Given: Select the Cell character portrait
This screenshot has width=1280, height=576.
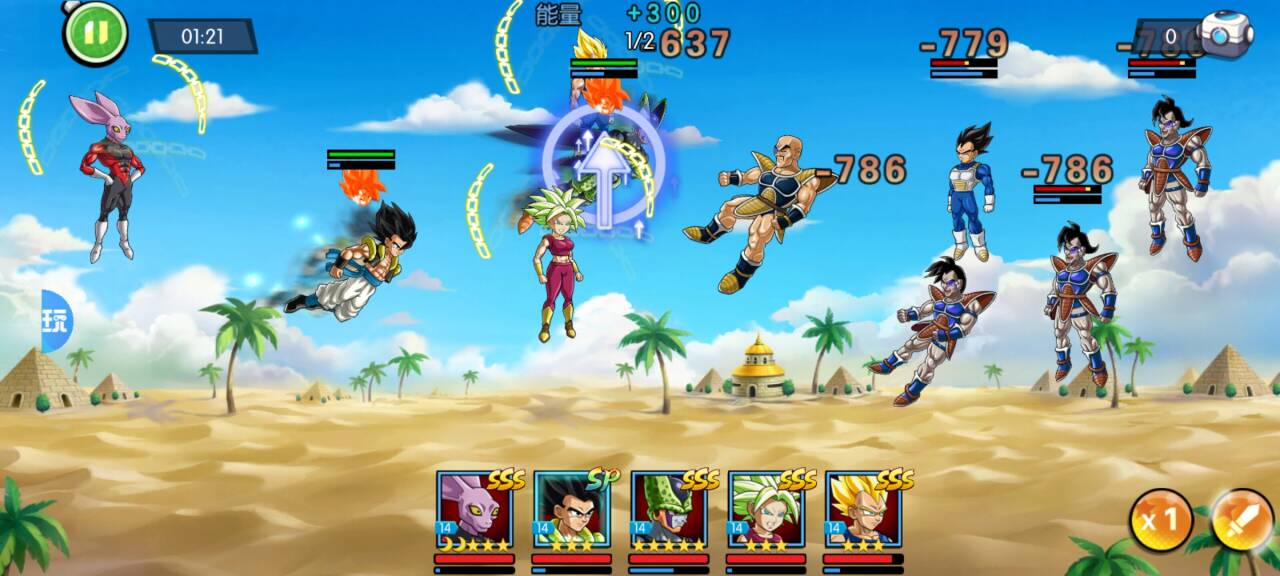Looking at the screenshot, I should pyautogui.click(x=668, y=510).
